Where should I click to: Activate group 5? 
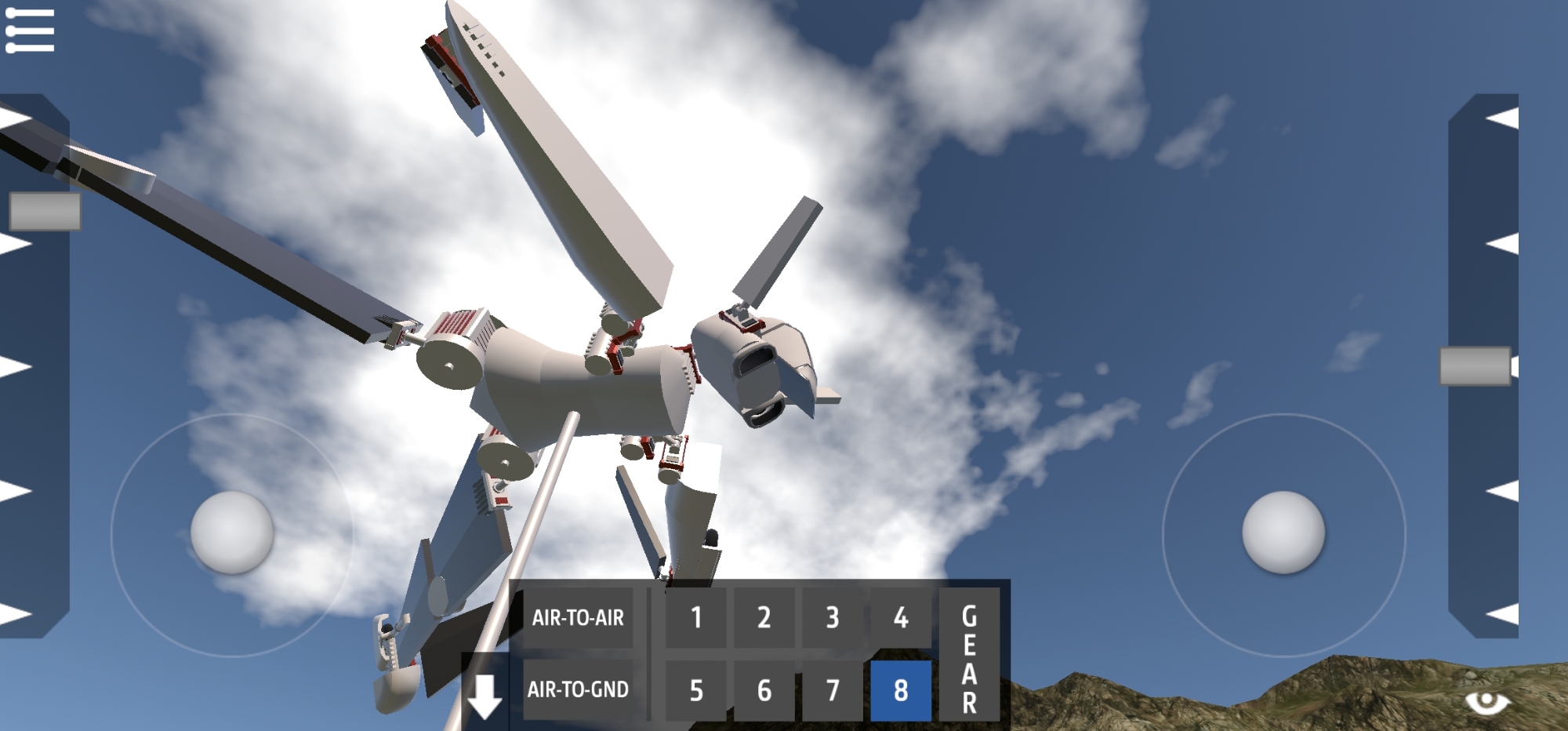(x=695, y=690)
